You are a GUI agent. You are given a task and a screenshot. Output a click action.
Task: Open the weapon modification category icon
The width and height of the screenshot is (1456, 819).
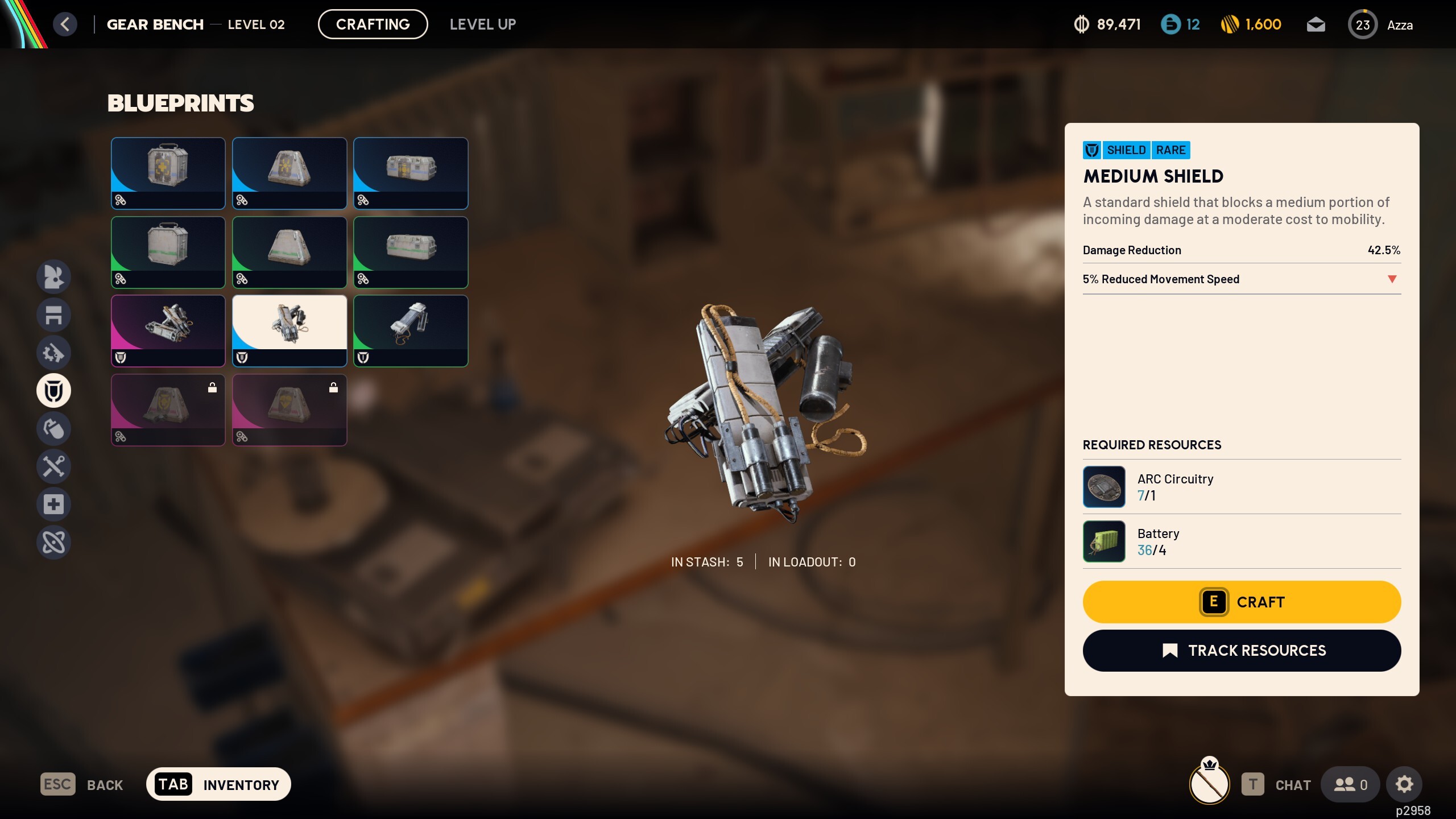click(x=53, y=353)
